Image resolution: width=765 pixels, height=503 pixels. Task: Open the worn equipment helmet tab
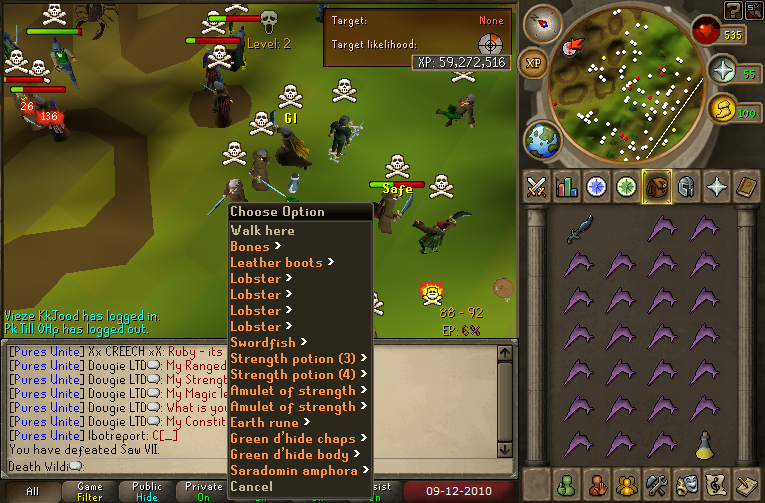pos(687,186)
